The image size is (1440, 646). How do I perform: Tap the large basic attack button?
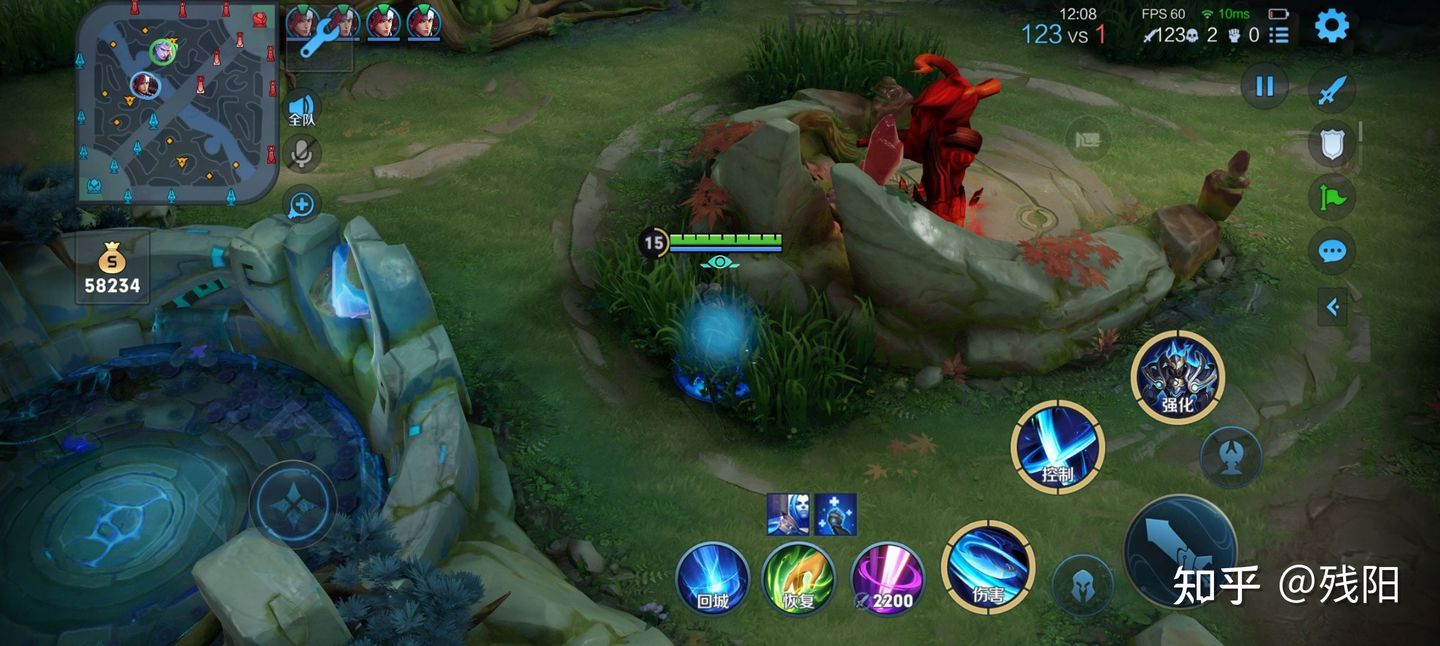click(x=1180, y=551)
